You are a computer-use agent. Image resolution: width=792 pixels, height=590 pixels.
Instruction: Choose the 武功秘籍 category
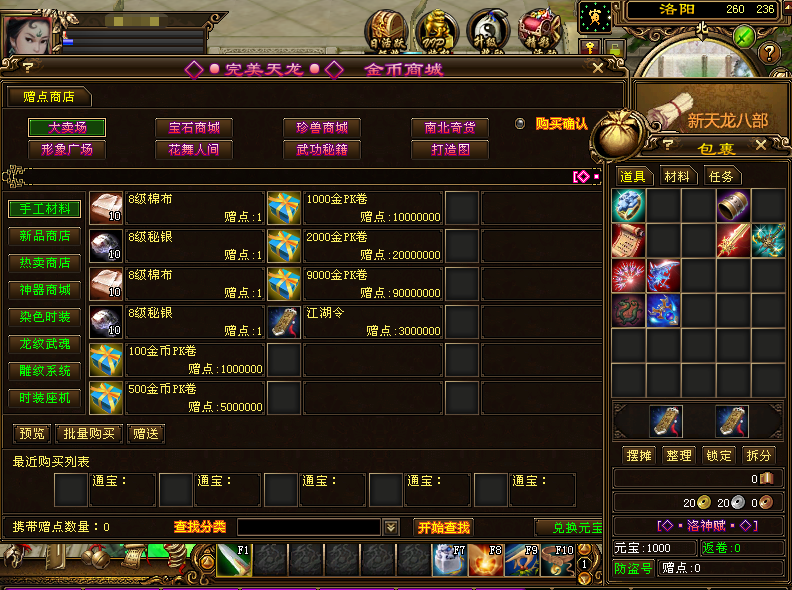[x=322, y=150]
